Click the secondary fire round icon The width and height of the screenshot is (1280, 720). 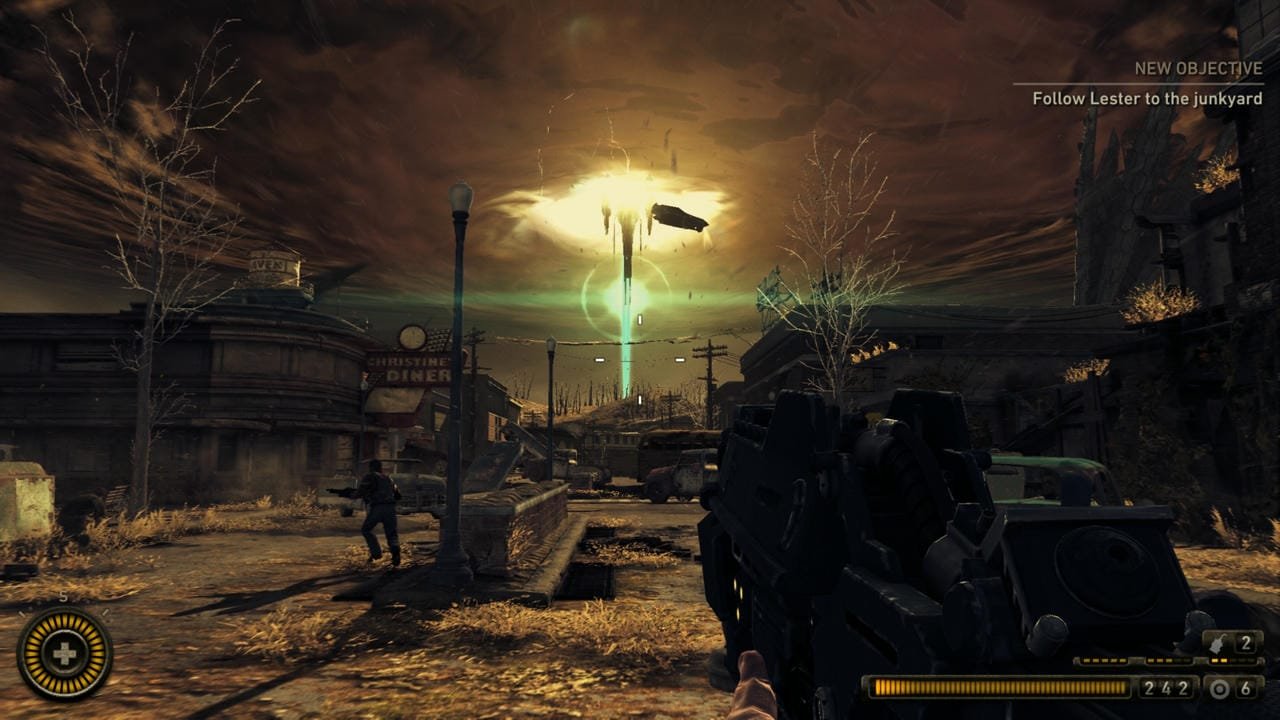(1219, 688)
